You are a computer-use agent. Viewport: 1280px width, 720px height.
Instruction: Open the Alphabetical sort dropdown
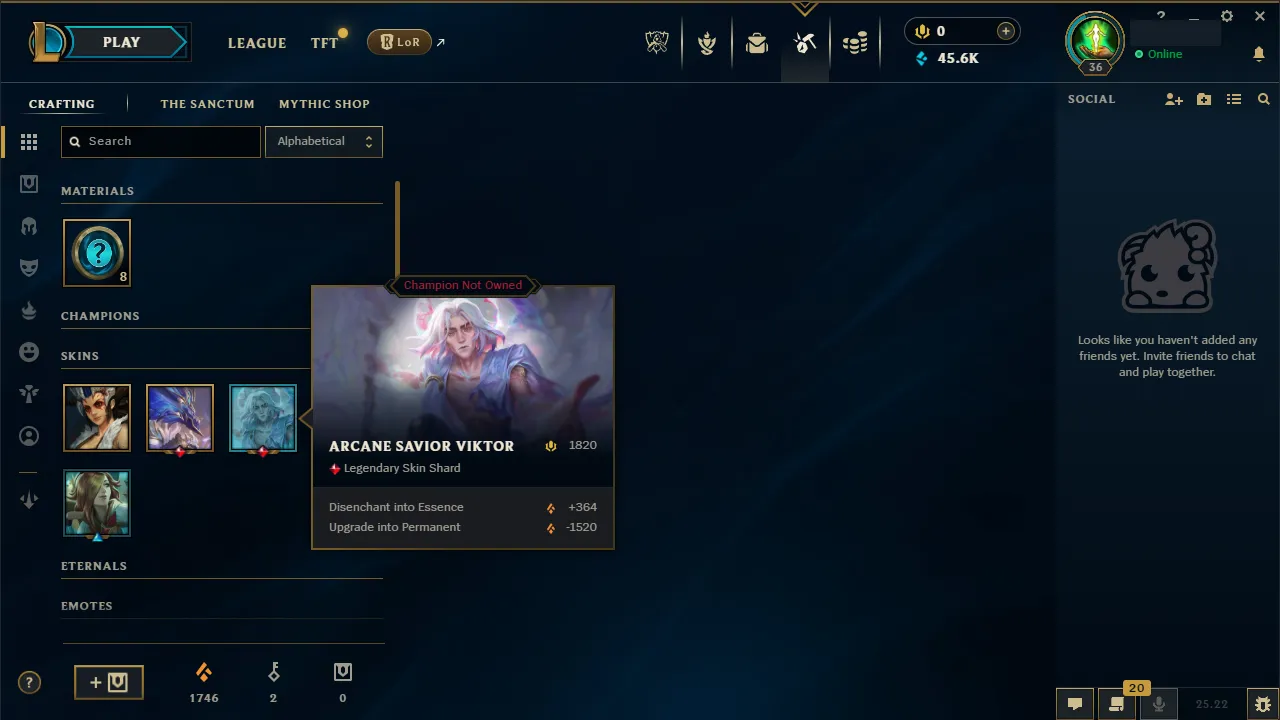[323, 141]
